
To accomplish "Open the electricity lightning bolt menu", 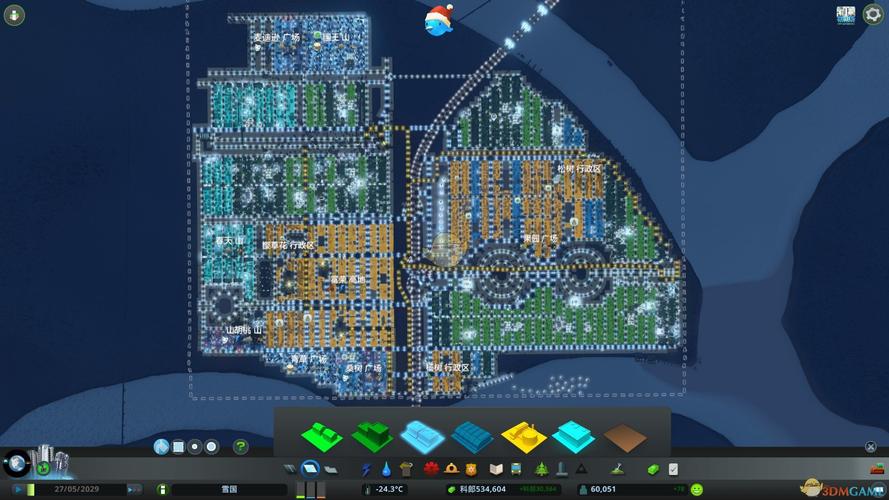I will point(366,468).
